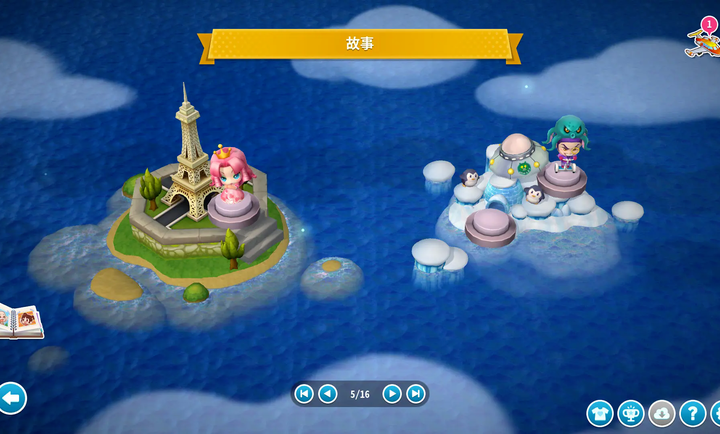Open the storybook album icon
This screenshot has width=720, height=434.
click(20, 321)
